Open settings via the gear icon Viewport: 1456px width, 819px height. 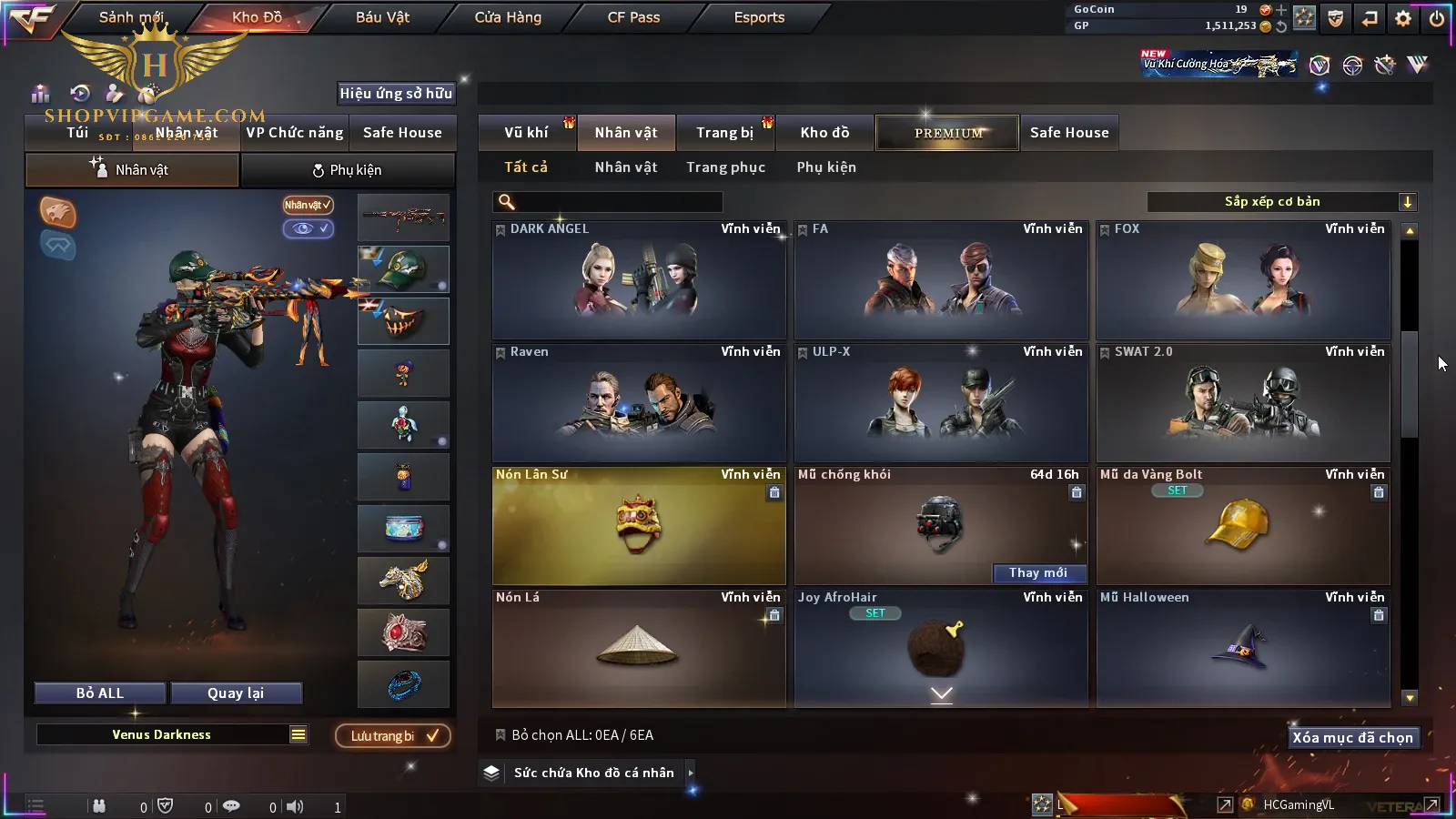[1403, 18]
